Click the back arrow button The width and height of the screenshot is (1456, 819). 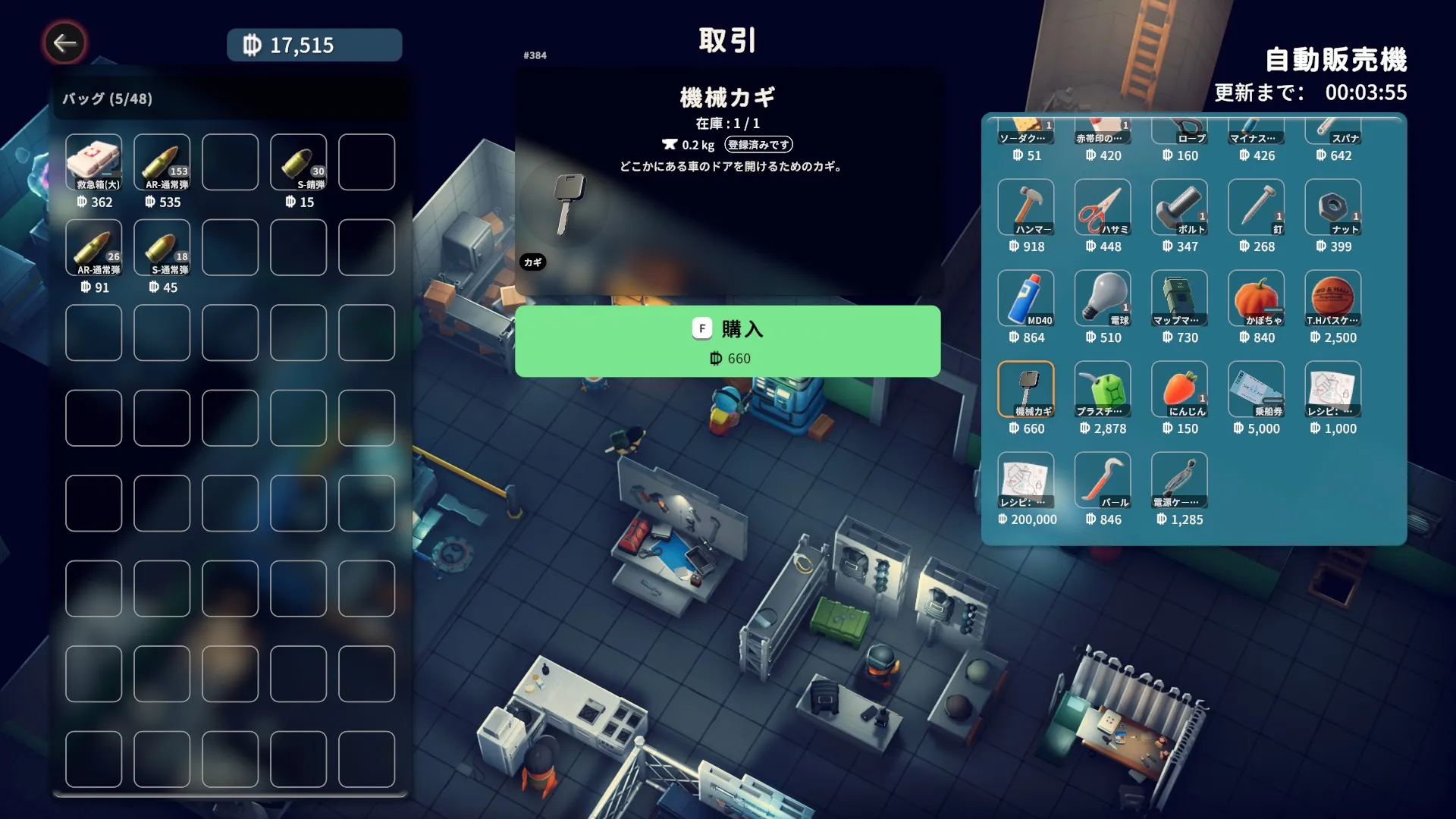(x=64, y=43)
